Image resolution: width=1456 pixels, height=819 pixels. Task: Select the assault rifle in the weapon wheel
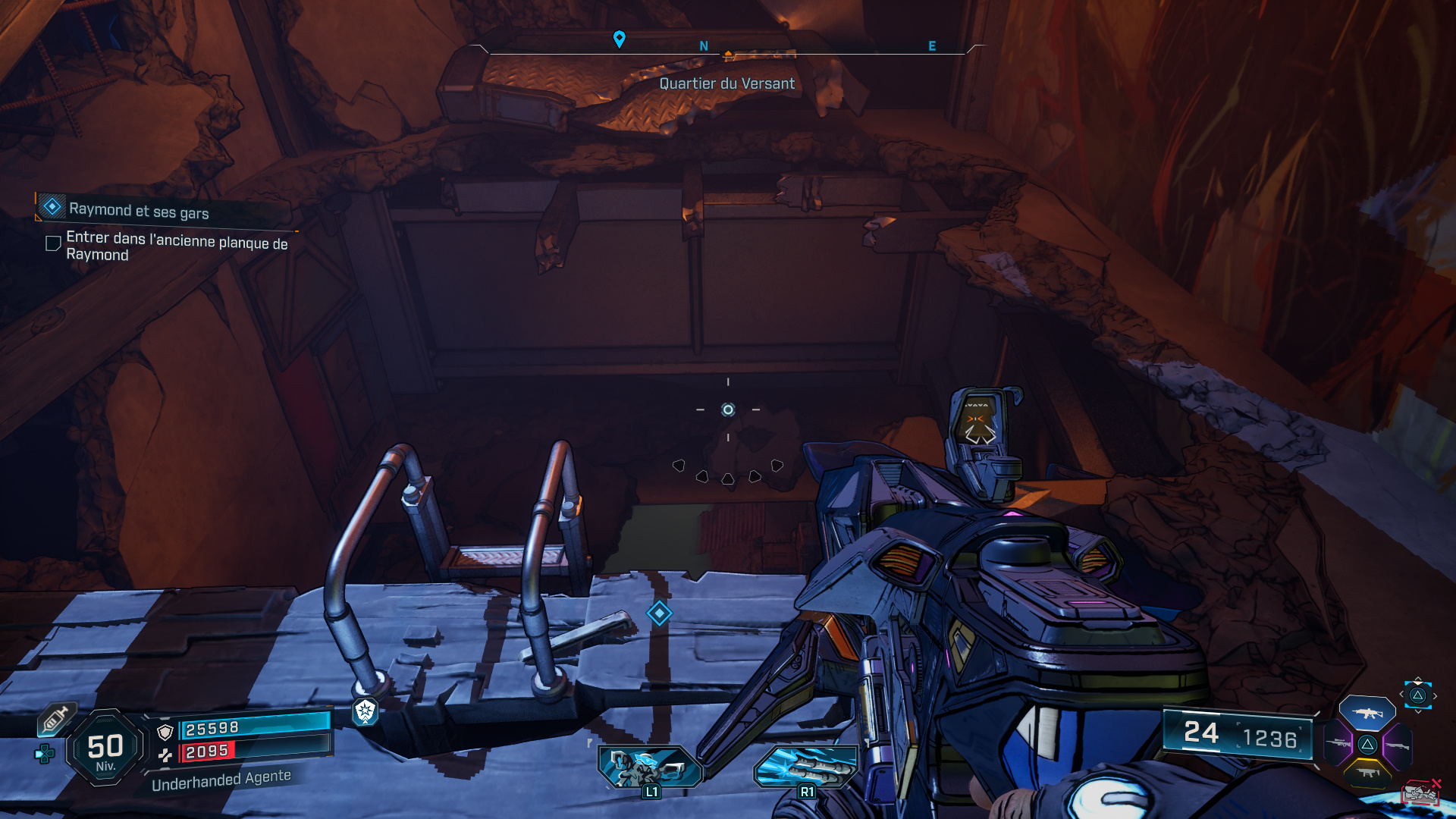click(1369, 713)
